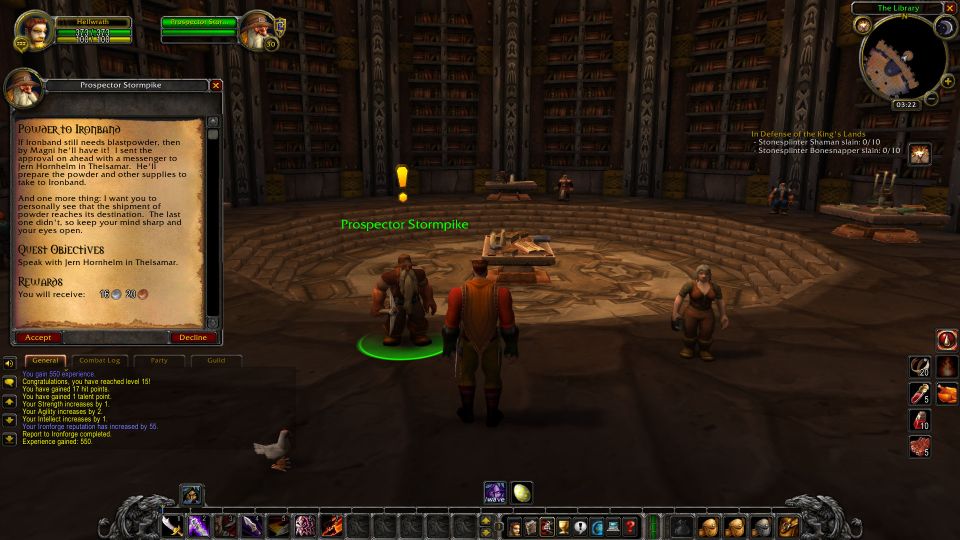This screenshot has height=540, width=960.
Task: Click the quest item icon beside the objective tracker
Action: click(920, 153)
